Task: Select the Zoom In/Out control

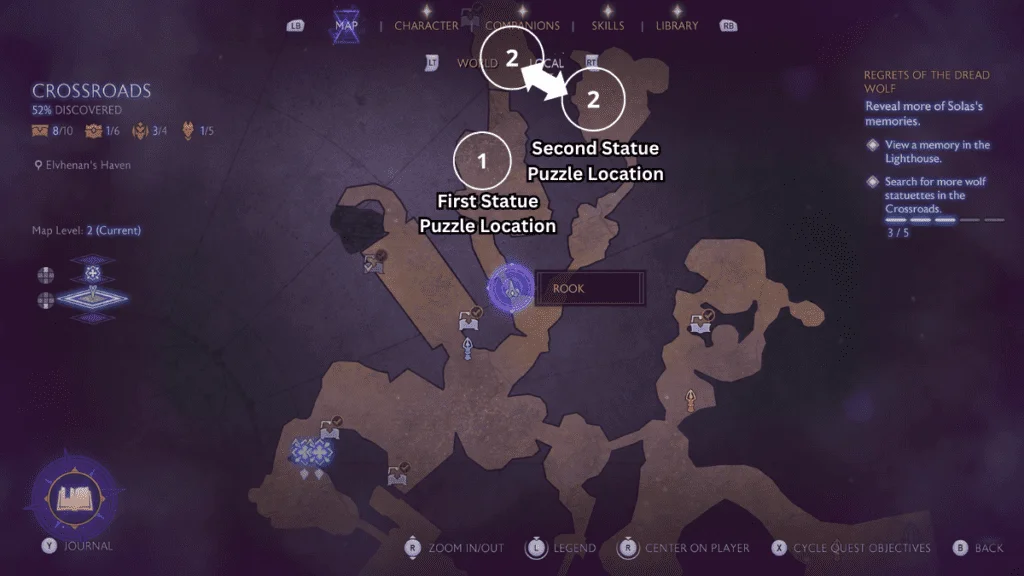Action: (x=465, y=548)
